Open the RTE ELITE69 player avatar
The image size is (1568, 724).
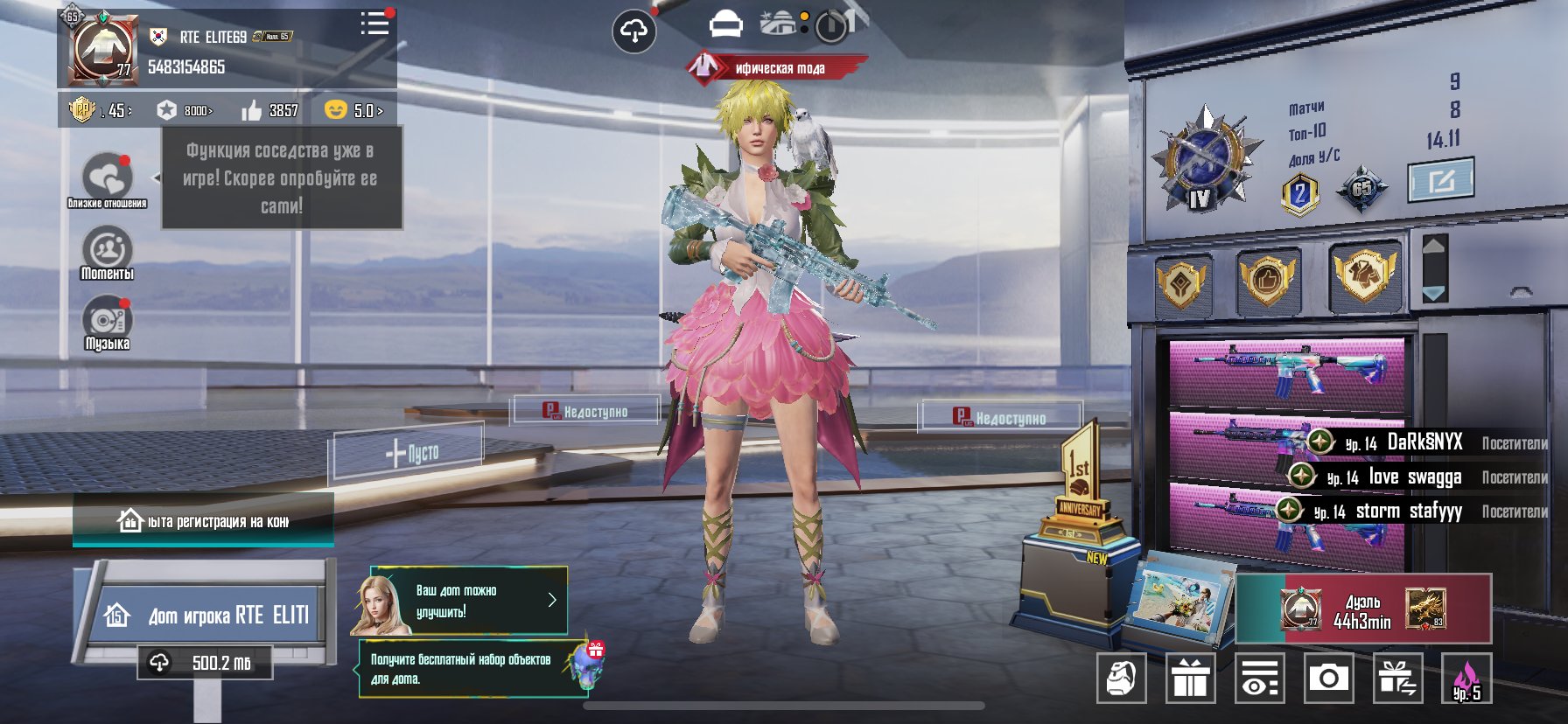102,50
